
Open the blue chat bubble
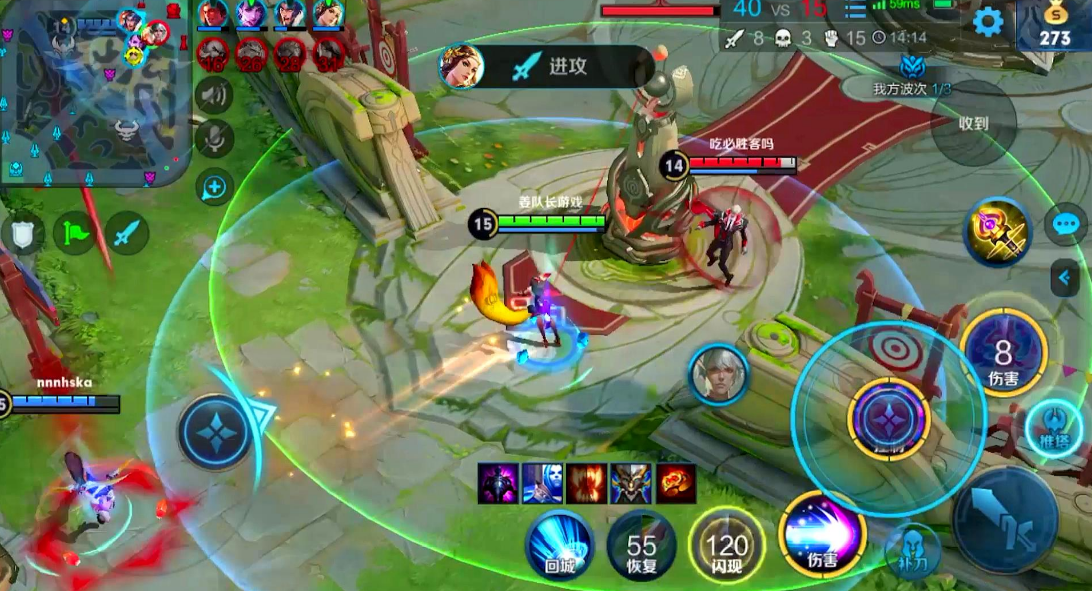(1066, 224)
